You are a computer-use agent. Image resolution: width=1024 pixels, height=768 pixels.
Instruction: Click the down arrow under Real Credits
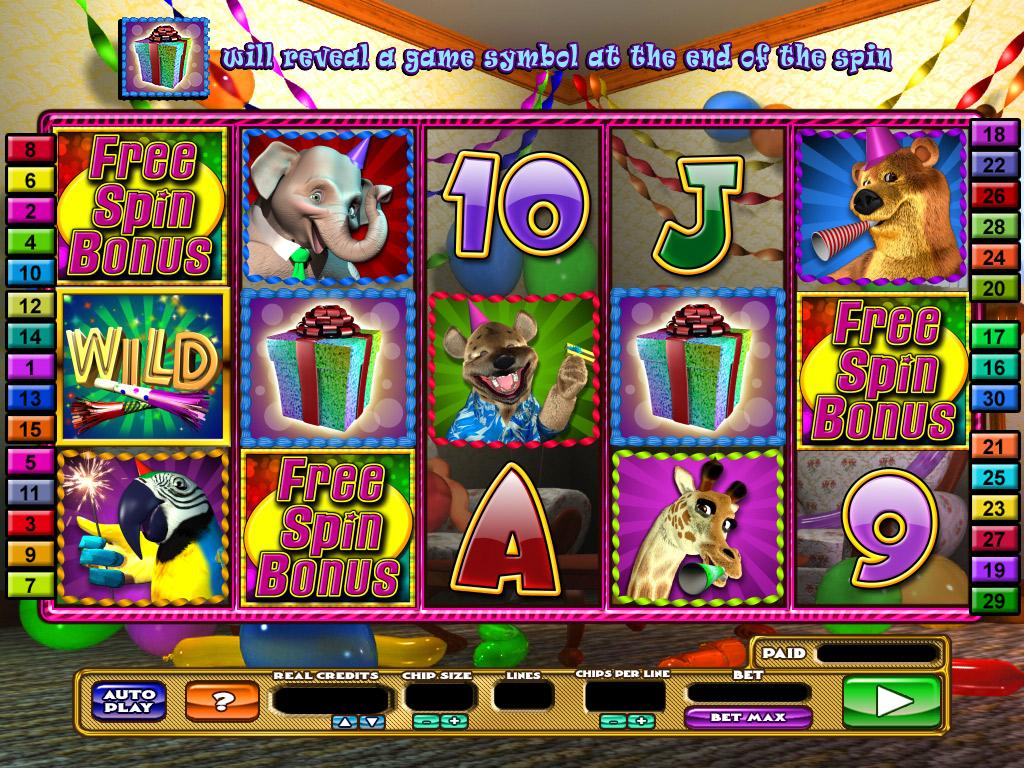click(372, 721)
